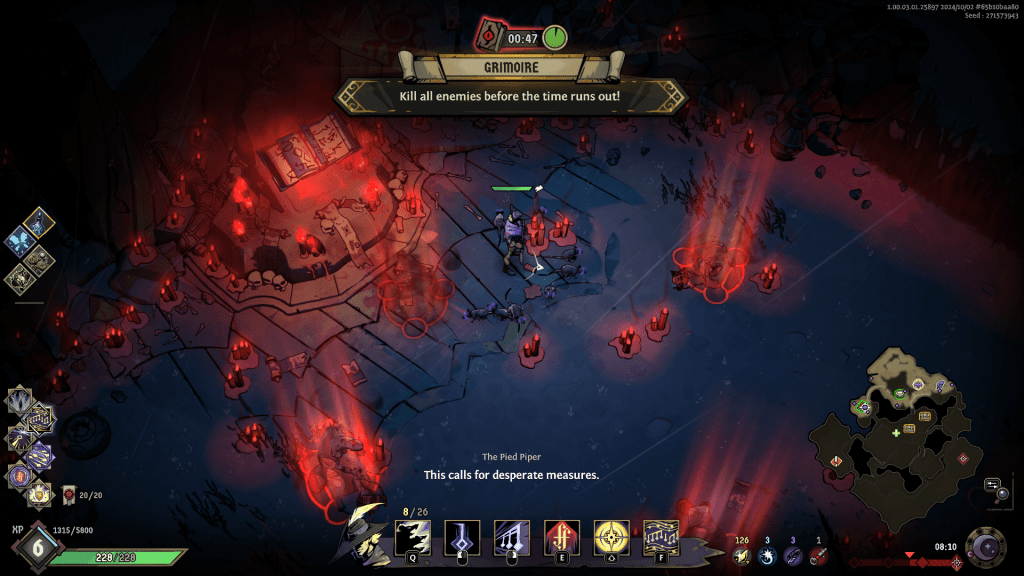
Task: Click the downward arrow attack ability icon
Action: click(462, 537)
